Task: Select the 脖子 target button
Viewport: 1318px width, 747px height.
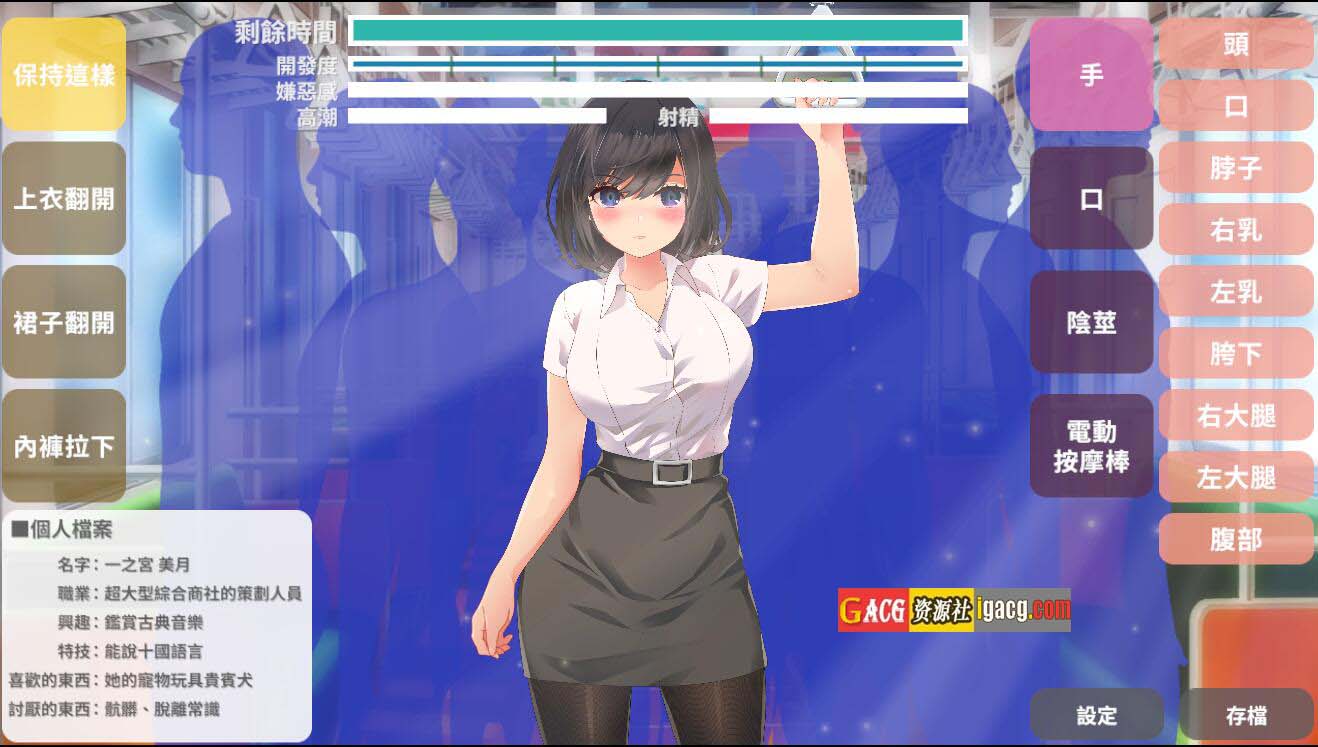Action: click(x=1235, y=168)
